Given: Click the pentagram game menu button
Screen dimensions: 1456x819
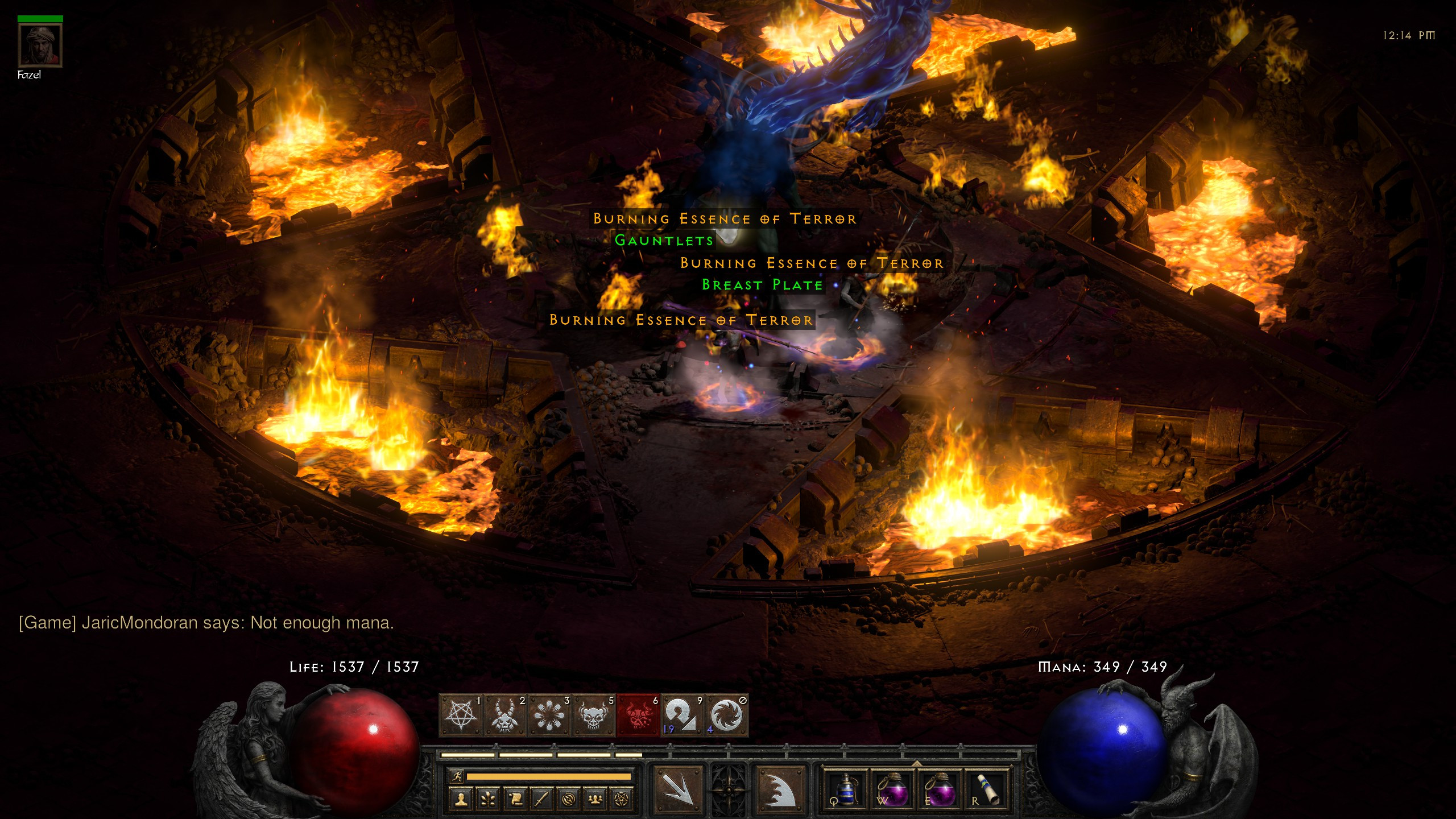Looking at the screenshot, I should click(x=622, y=799).
